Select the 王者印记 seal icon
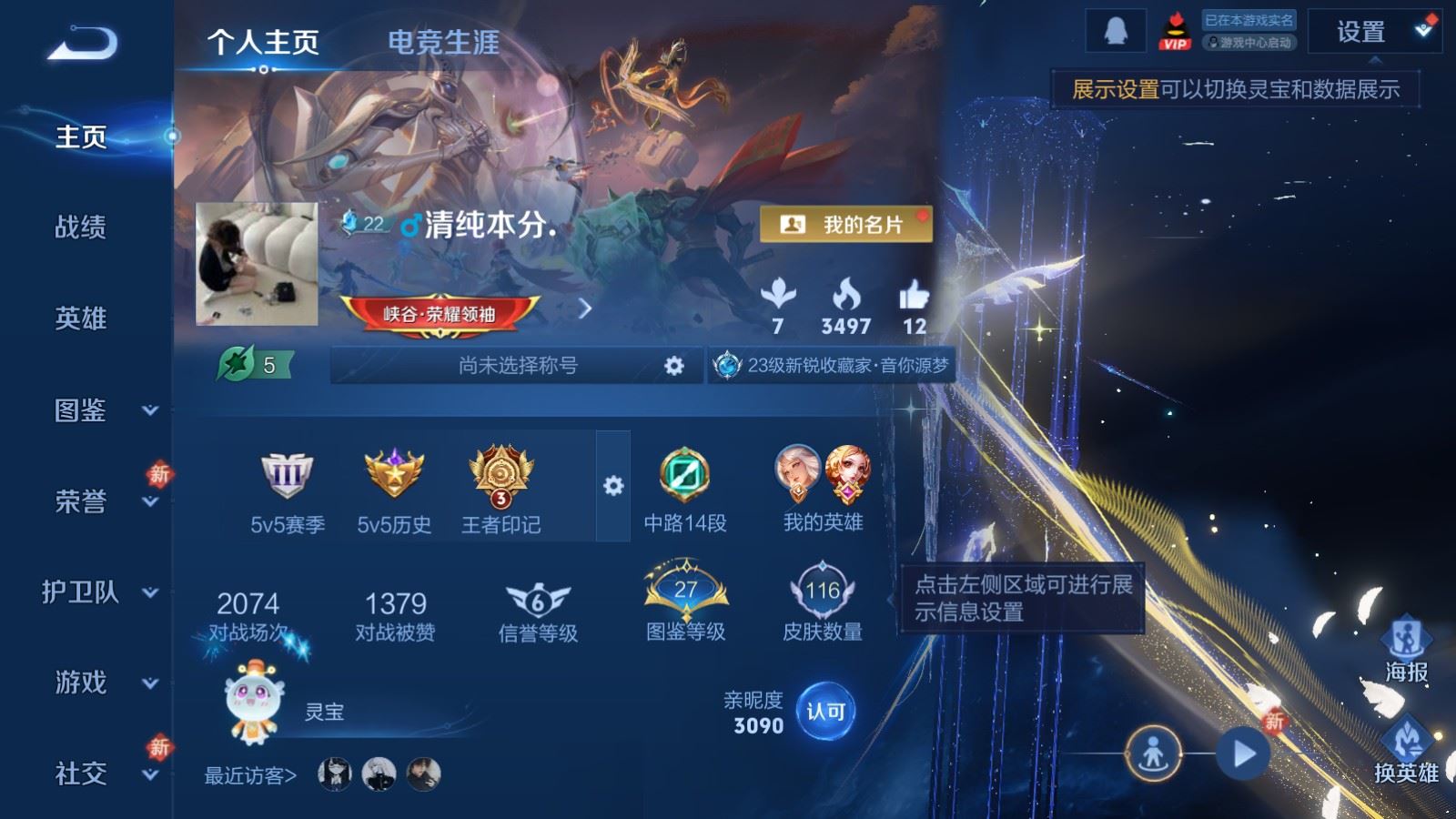Image resolution: width=1456 pixels, height=819 pixels. coord(500,473)
